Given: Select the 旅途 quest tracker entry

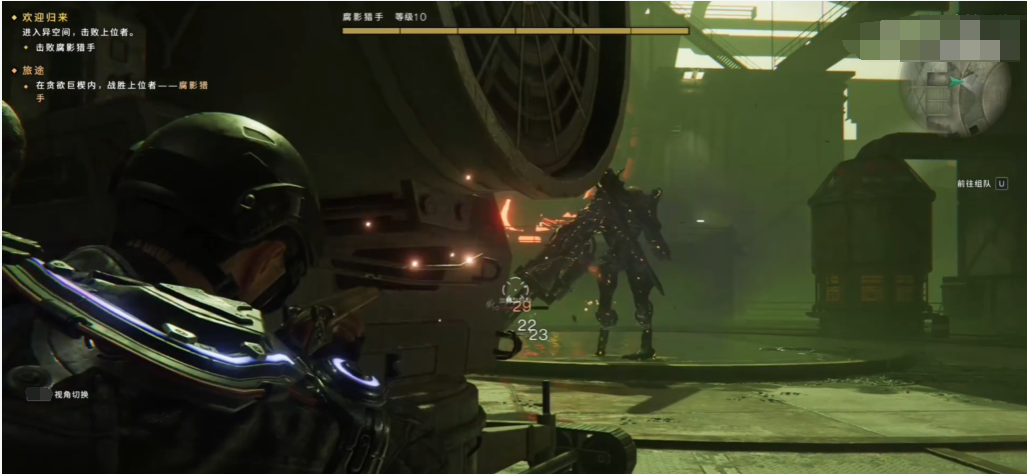Looking at the screenshot, I should pos(33,71).
